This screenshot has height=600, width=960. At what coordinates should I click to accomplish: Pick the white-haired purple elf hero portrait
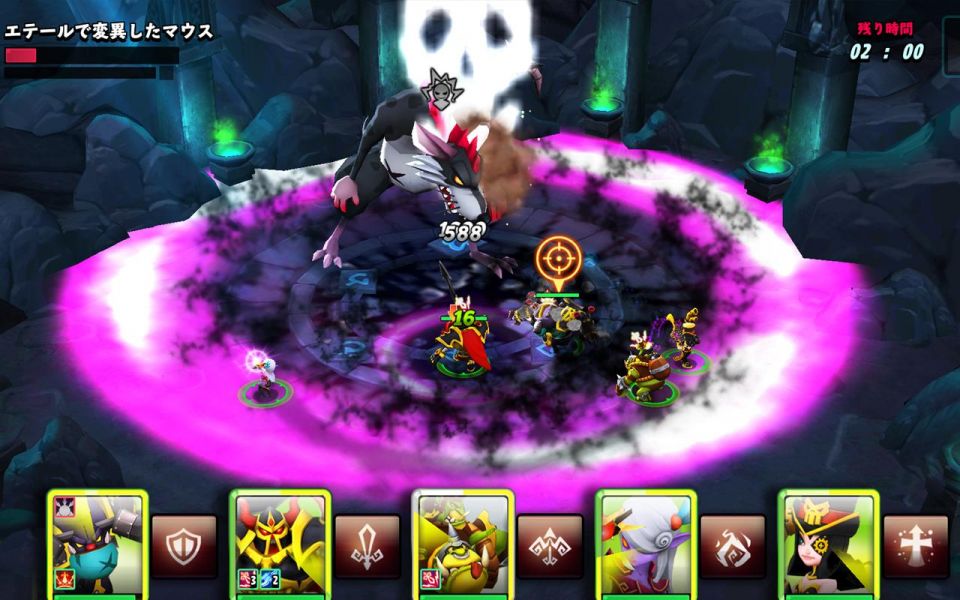point(646,545)
